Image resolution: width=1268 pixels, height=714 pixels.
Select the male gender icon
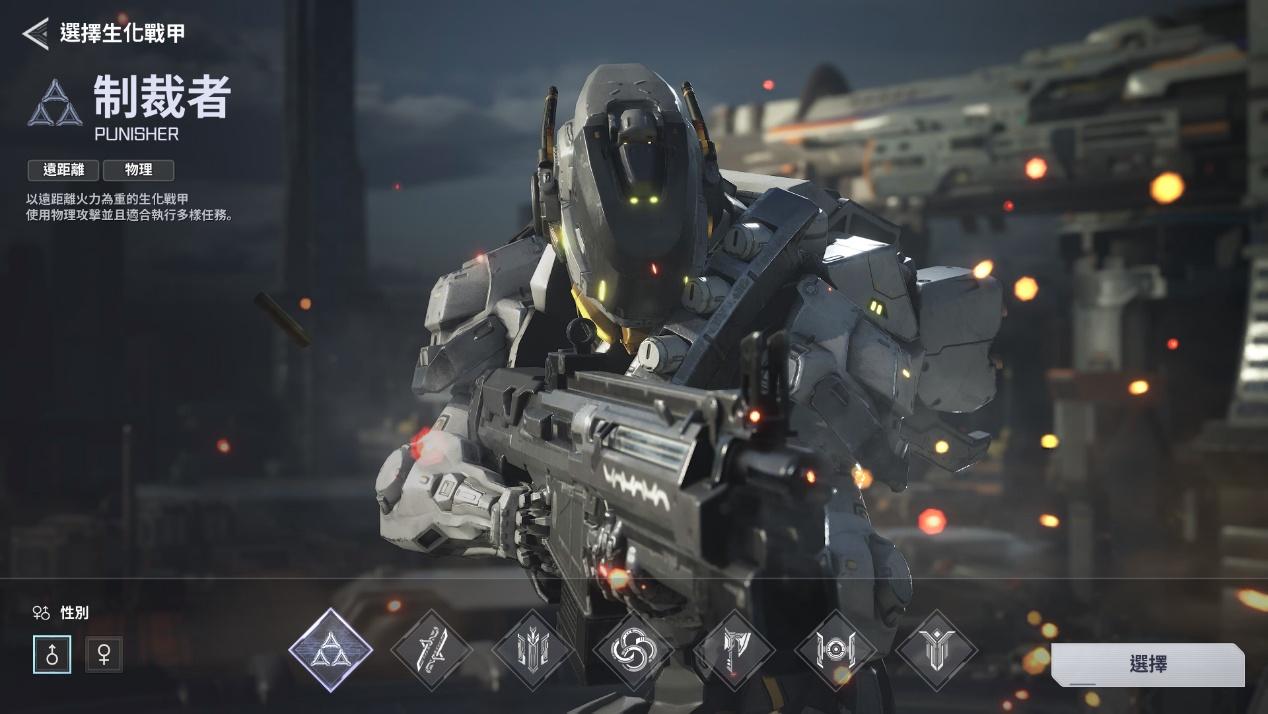52,654
